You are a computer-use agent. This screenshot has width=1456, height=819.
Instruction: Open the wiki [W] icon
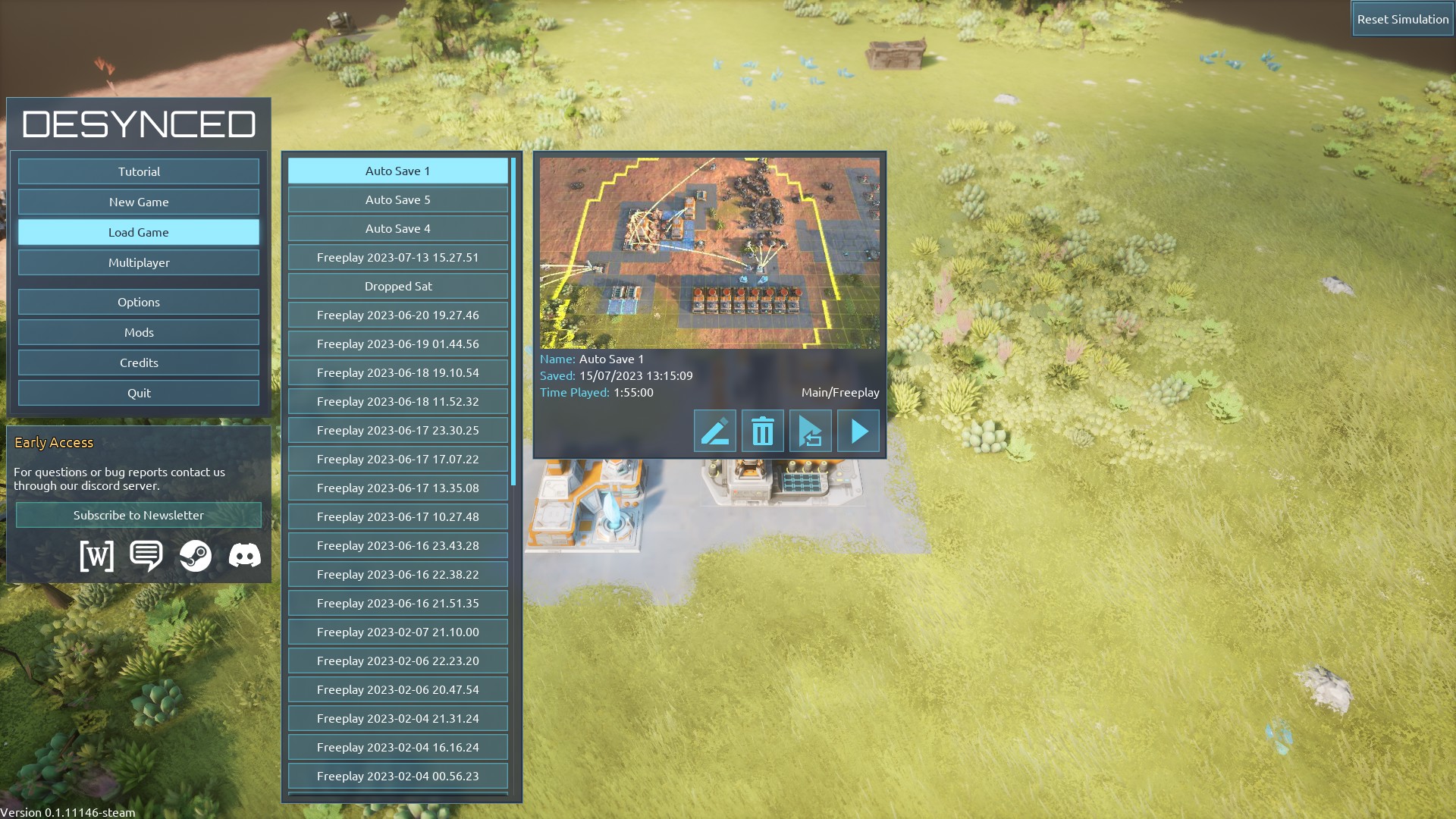pos(96,556)
